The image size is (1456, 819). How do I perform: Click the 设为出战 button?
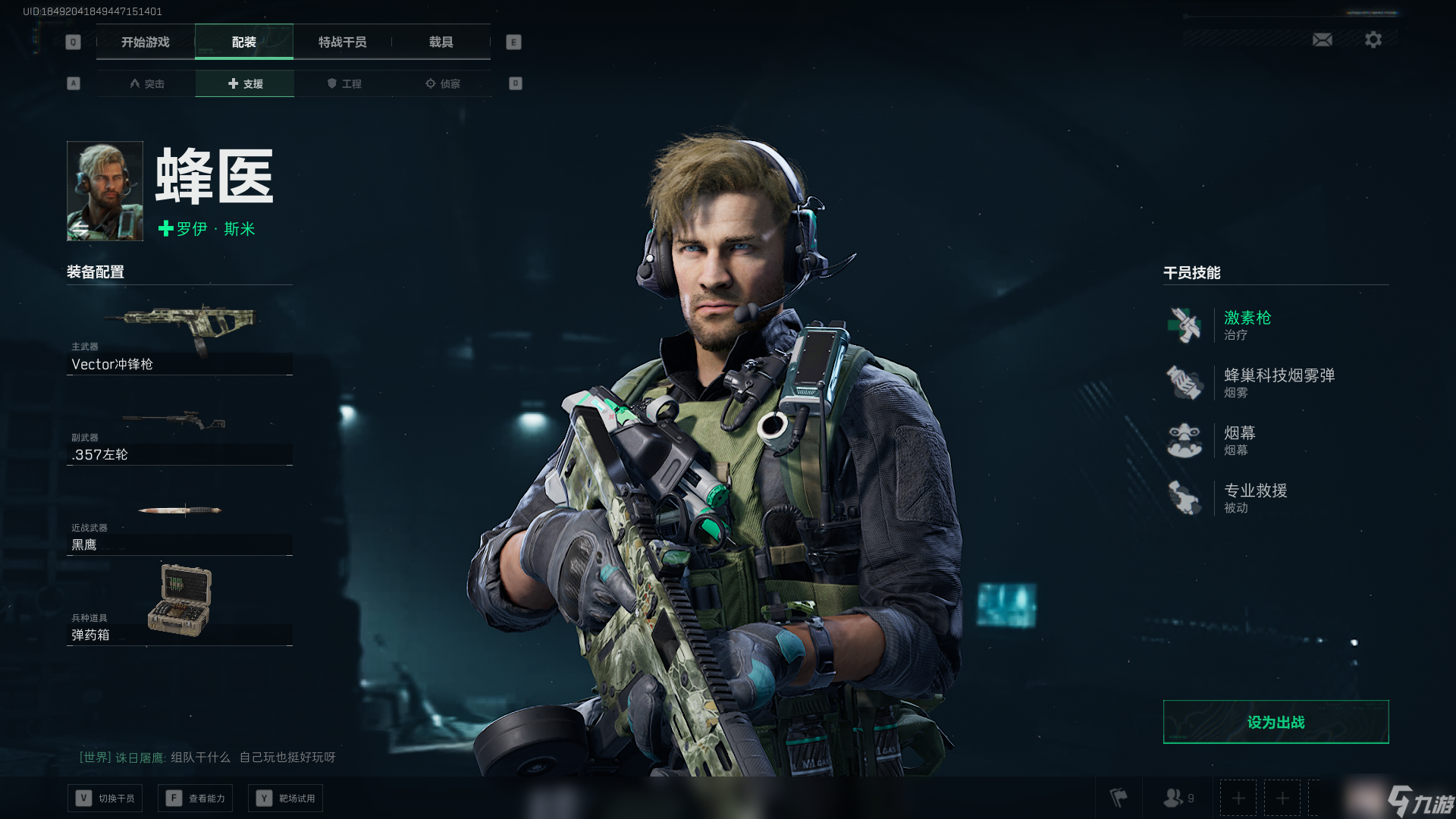coord(1276,722)
